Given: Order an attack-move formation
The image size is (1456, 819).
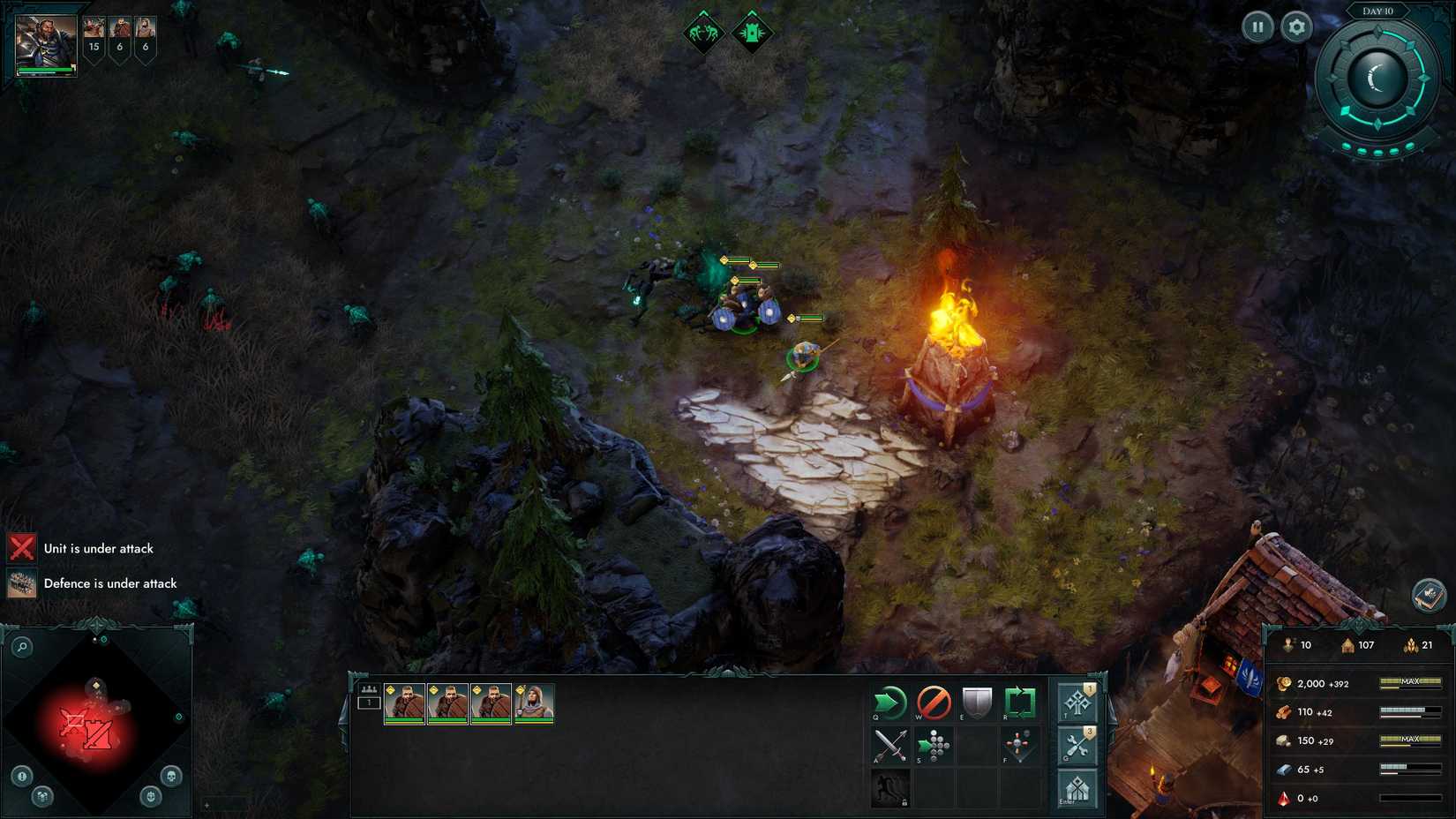Looking at the screenshot, I should pyautogui.click(x=934, y=747).
